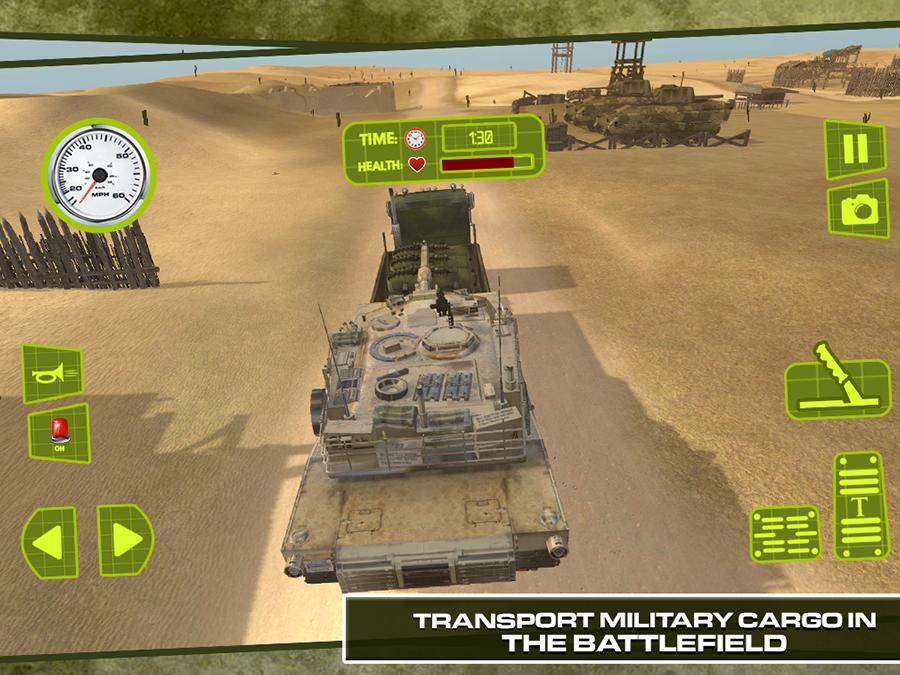The width and height of the screenshot is (900, 675).
Task: Steer left with the left arrow
Action: point(49,541)
